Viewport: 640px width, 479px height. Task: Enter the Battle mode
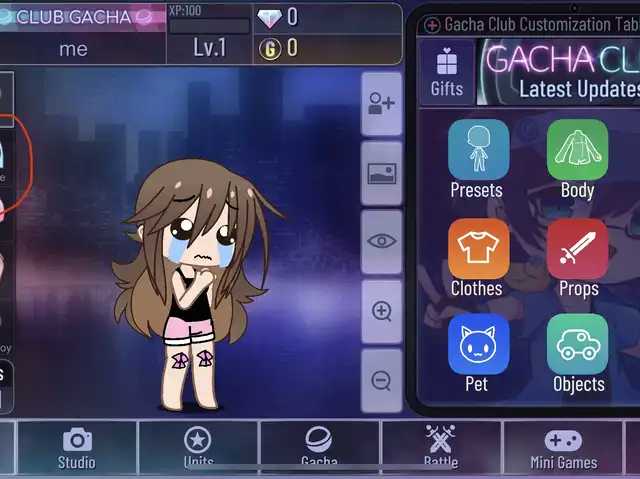click(x=440, y=448)
